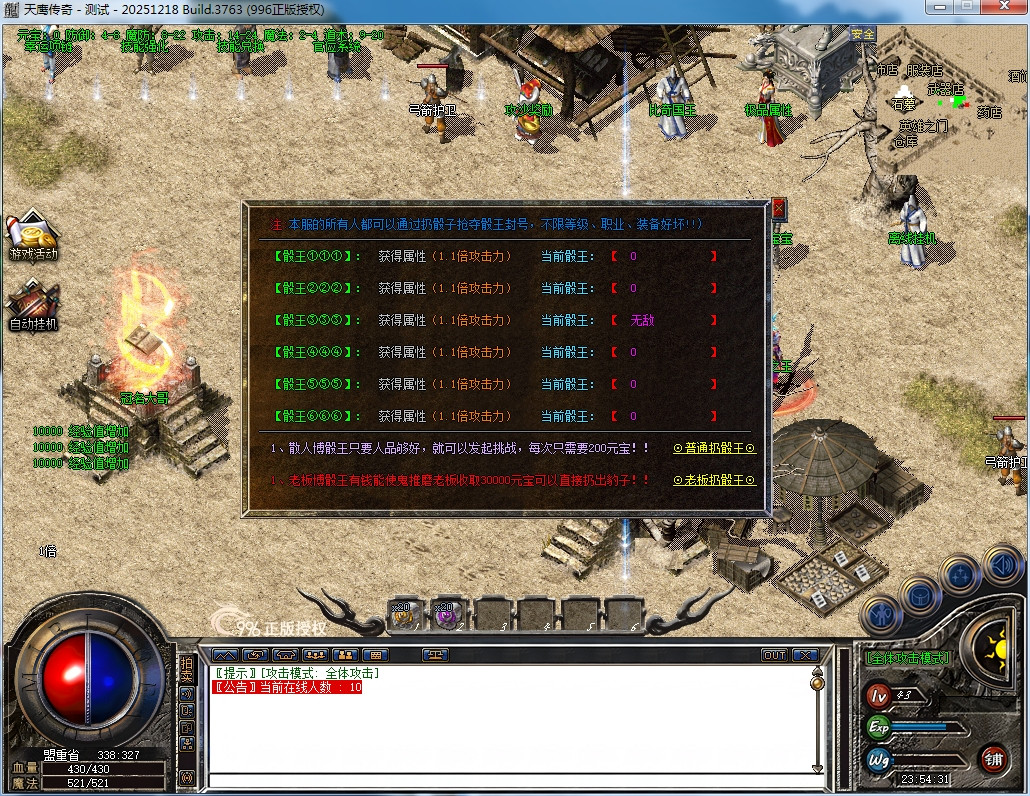Use the yellow potion in hotbar slot one
Viewport: 1030px width, 796px height.
[x=403, y=615]
